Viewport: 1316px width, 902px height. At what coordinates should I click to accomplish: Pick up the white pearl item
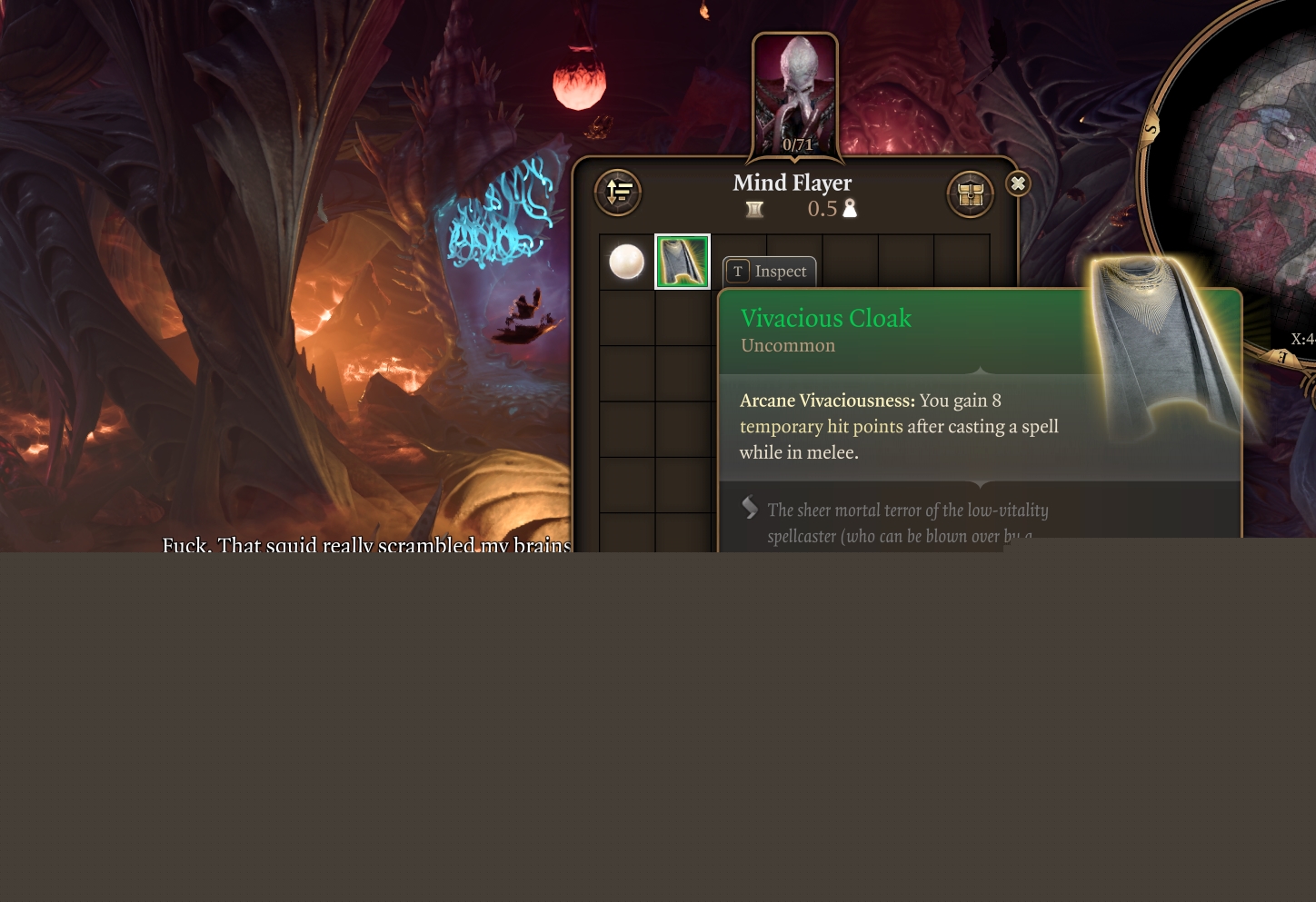click(x=626, y=262)
